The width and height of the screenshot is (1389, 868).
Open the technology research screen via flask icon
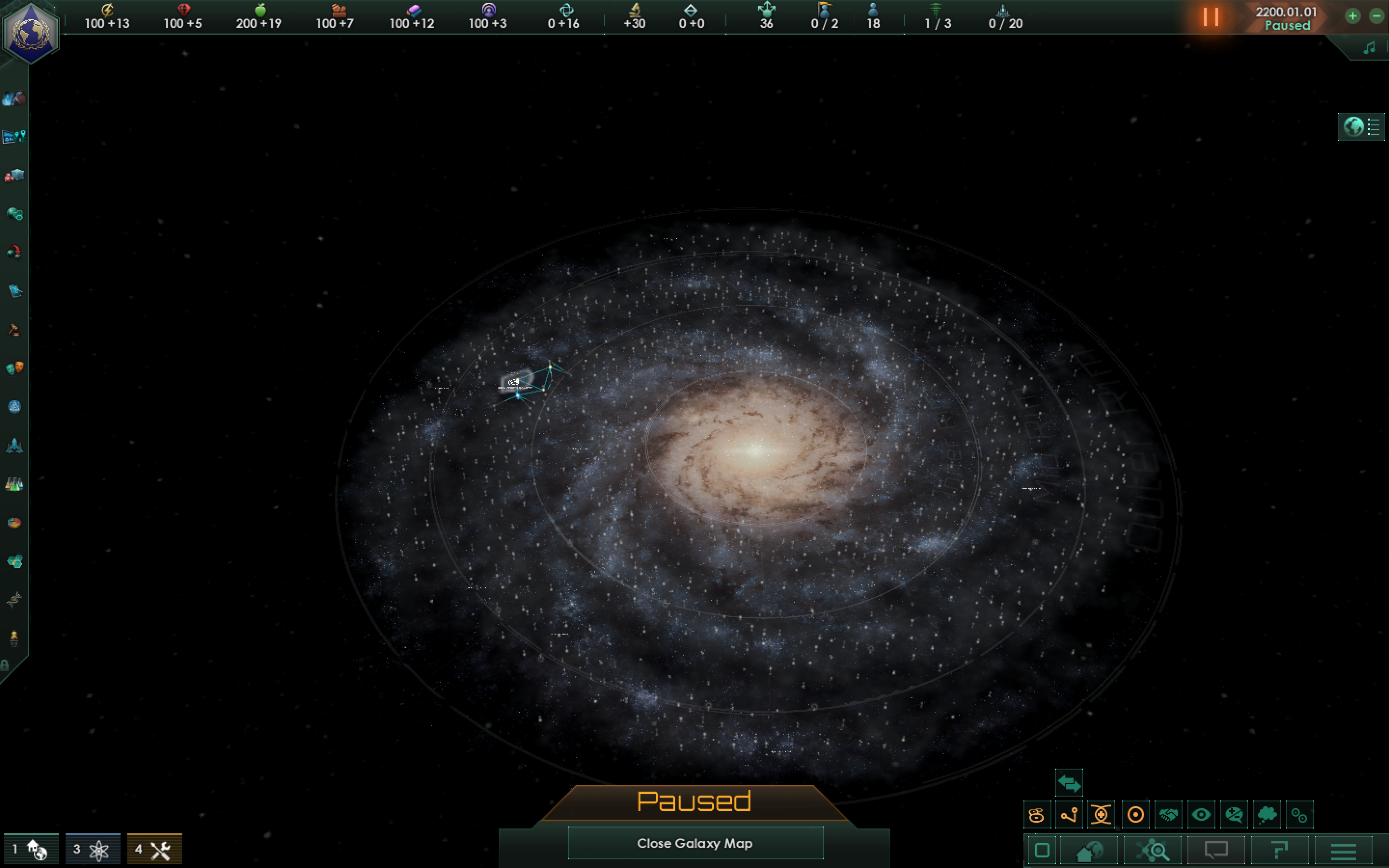coord(14,484)
